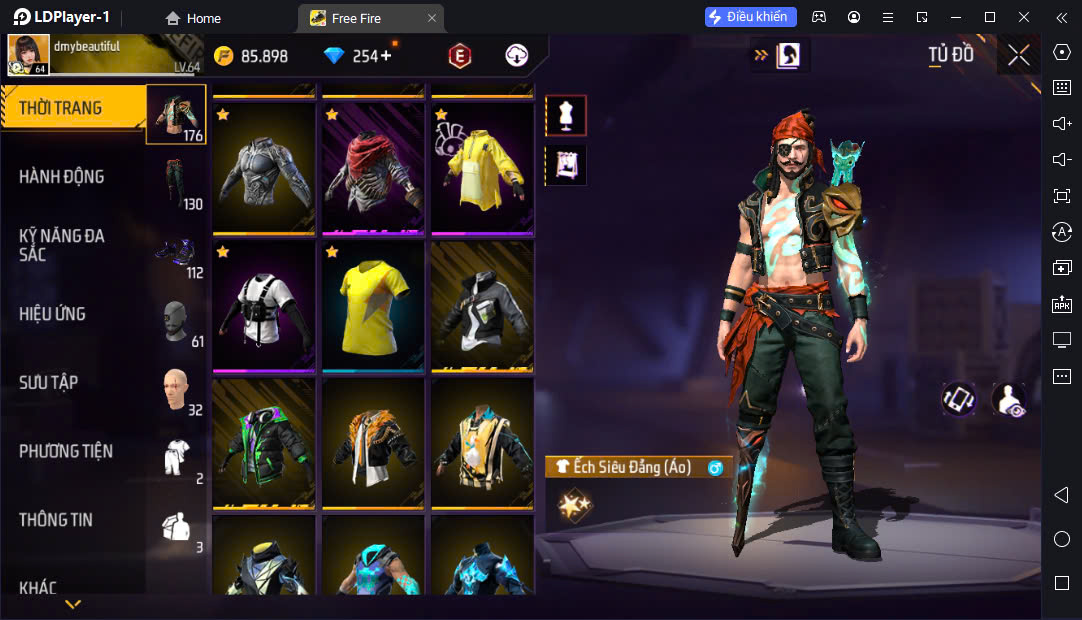Select the Thời Trang category tab

pos(75,108)
